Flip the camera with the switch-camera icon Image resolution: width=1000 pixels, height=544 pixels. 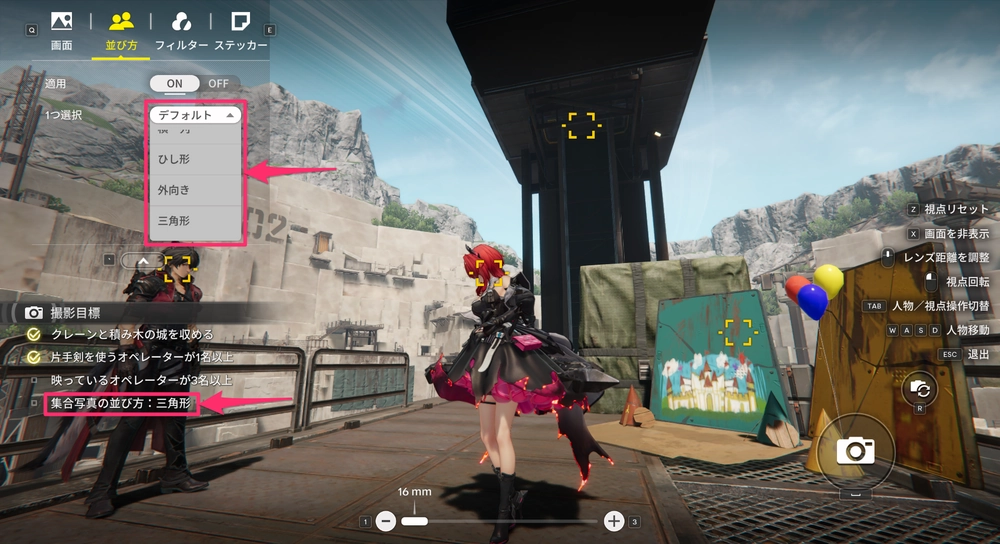pyautogui.click(x=919, y=390)
